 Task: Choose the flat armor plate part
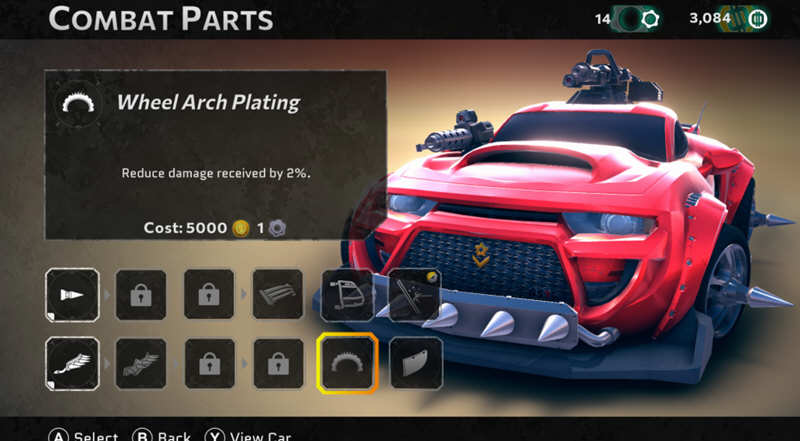(414, 363)
